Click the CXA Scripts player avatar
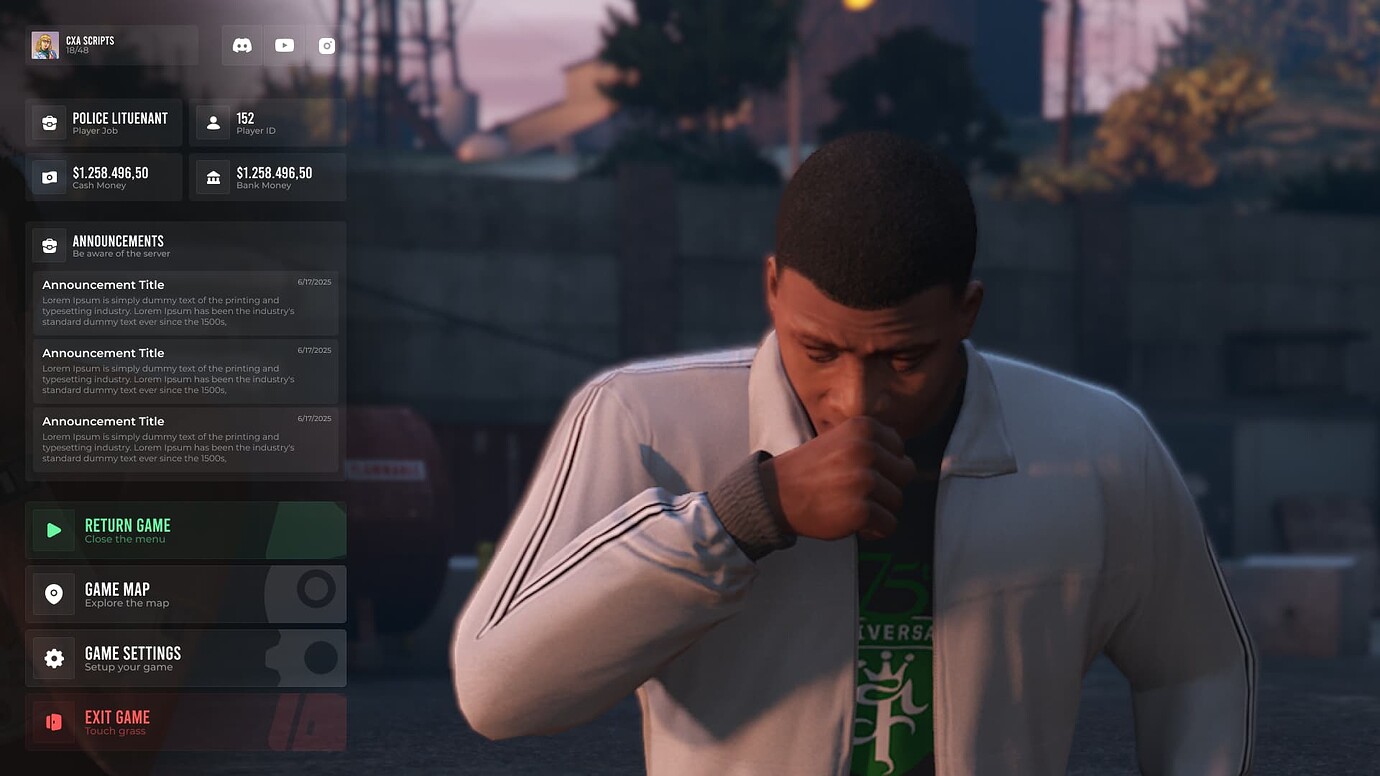1380x776 pixels. [45, 44]
